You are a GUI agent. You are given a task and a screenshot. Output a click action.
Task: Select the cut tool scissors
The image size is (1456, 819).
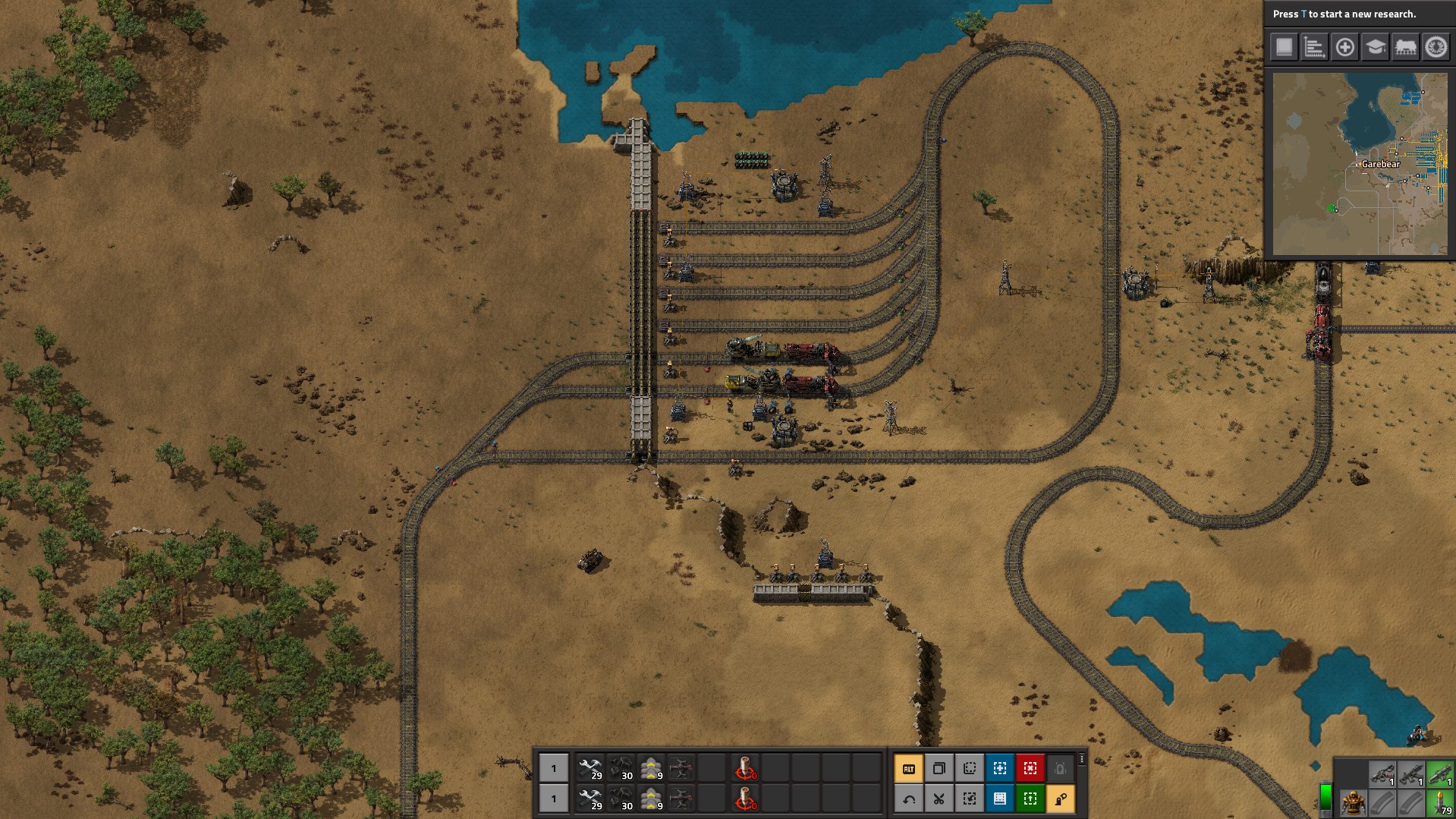[x=939, y=799]
